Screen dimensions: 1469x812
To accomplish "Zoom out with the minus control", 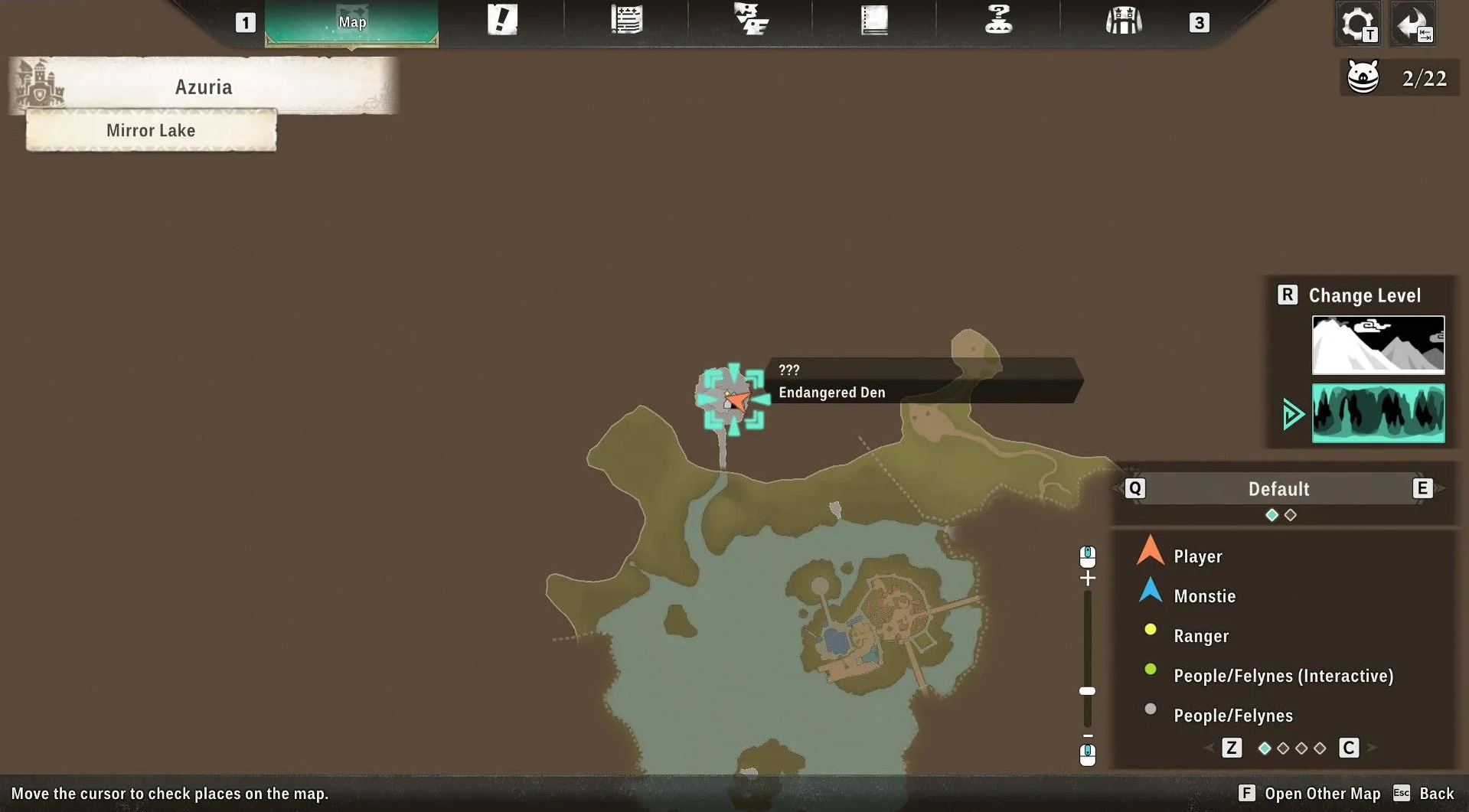I will coord(1088,736).
